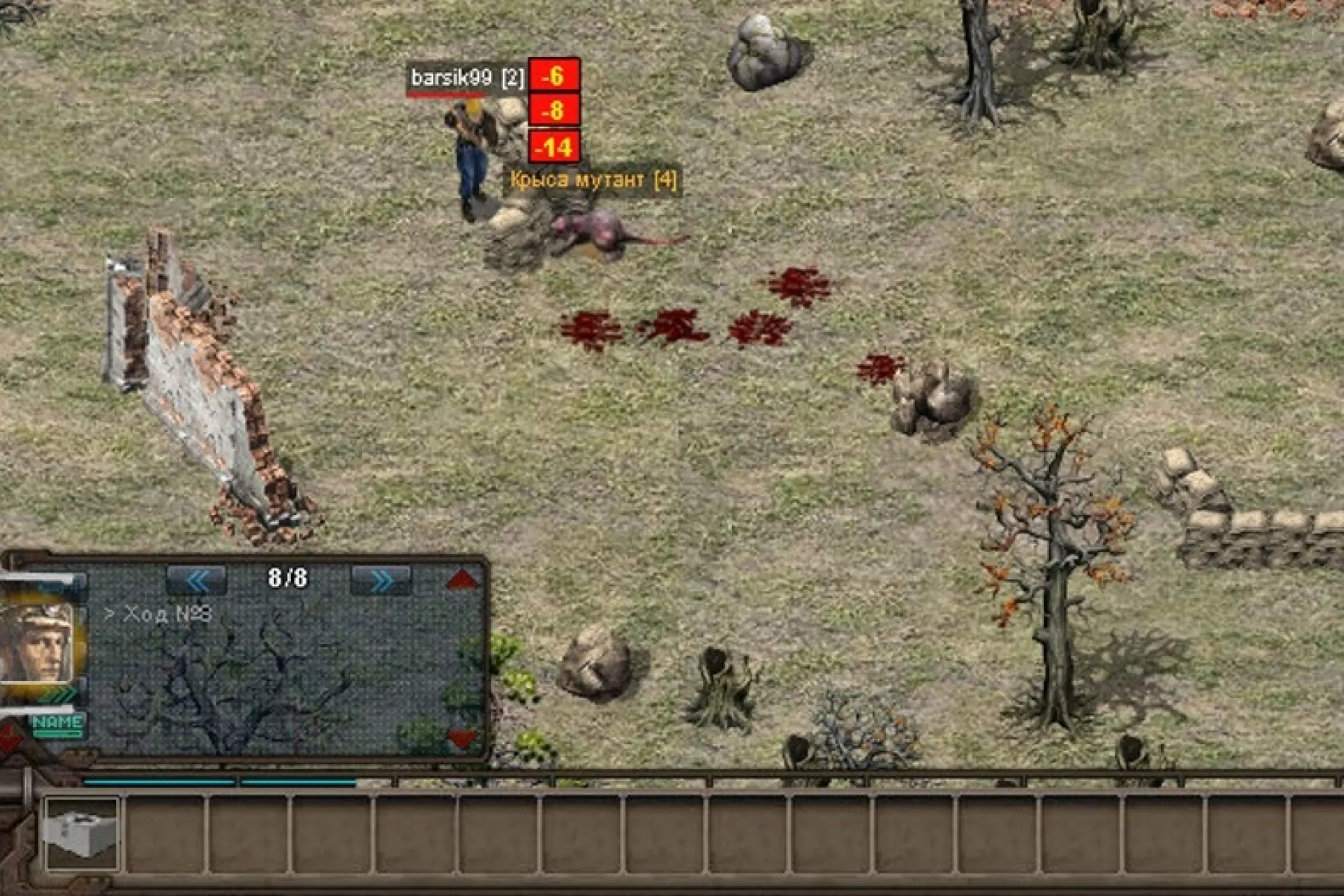Screen dimensions: 1344x896
Task: Go to the previous battle log page
Action: (x=197, y=580)
